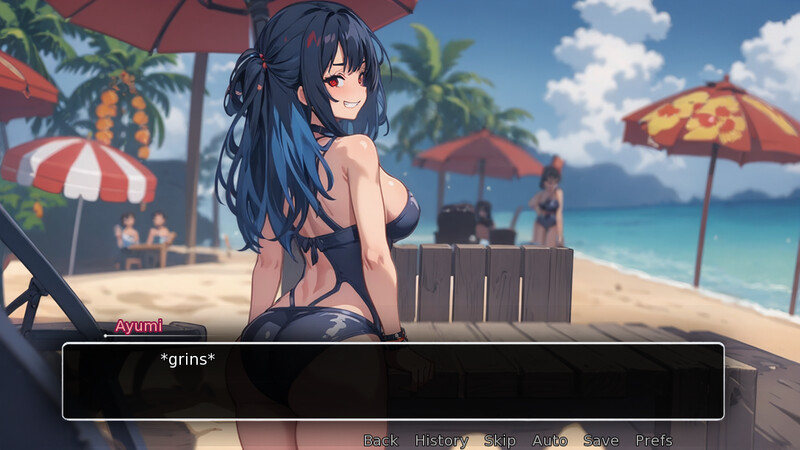
Task: Activate Skip to fast-forward dialogue
Action: pos(499,440)
